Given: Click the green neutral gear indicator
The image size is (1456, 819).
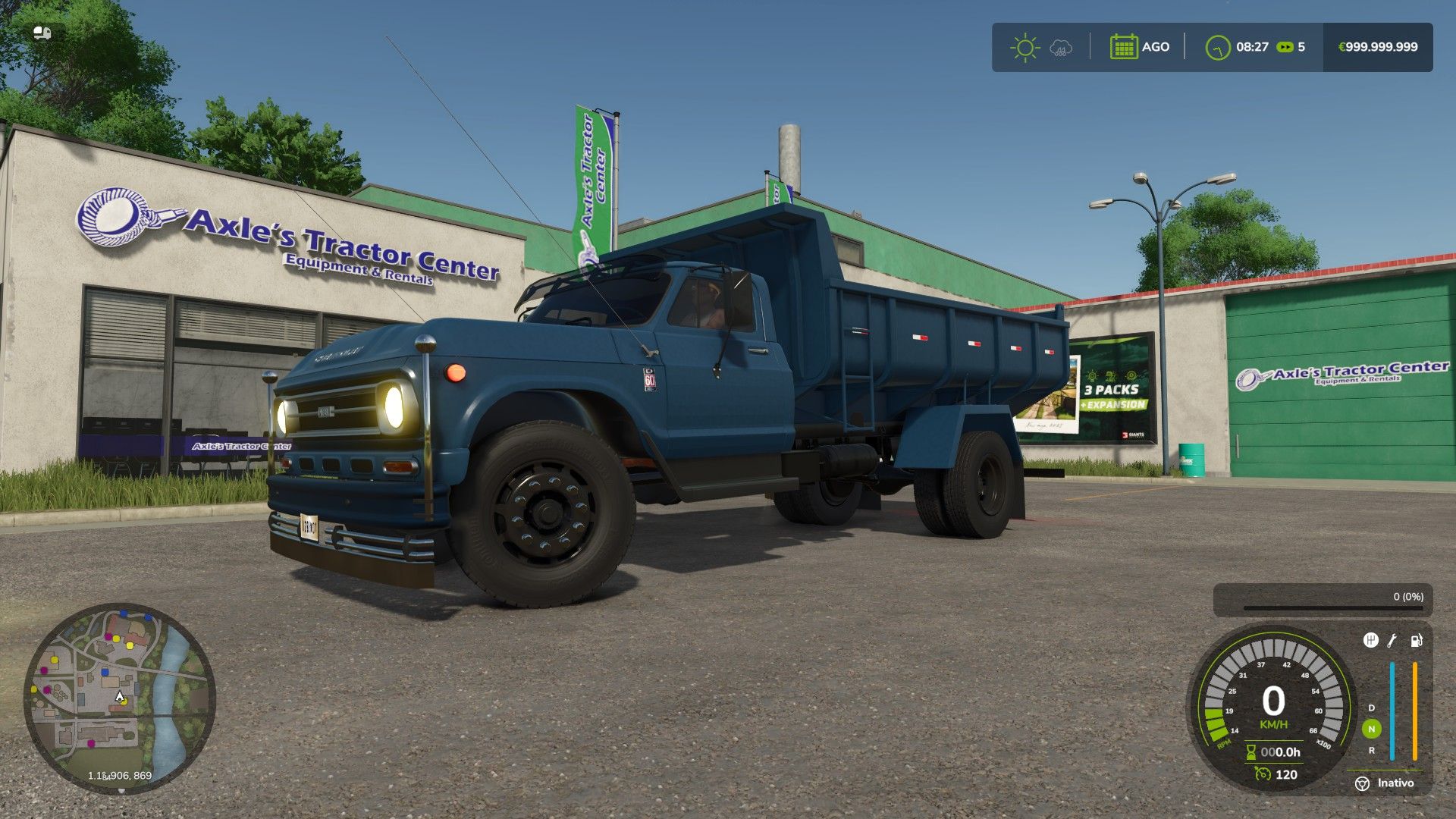Looking at the screenshot, I should pos(1371,729).
